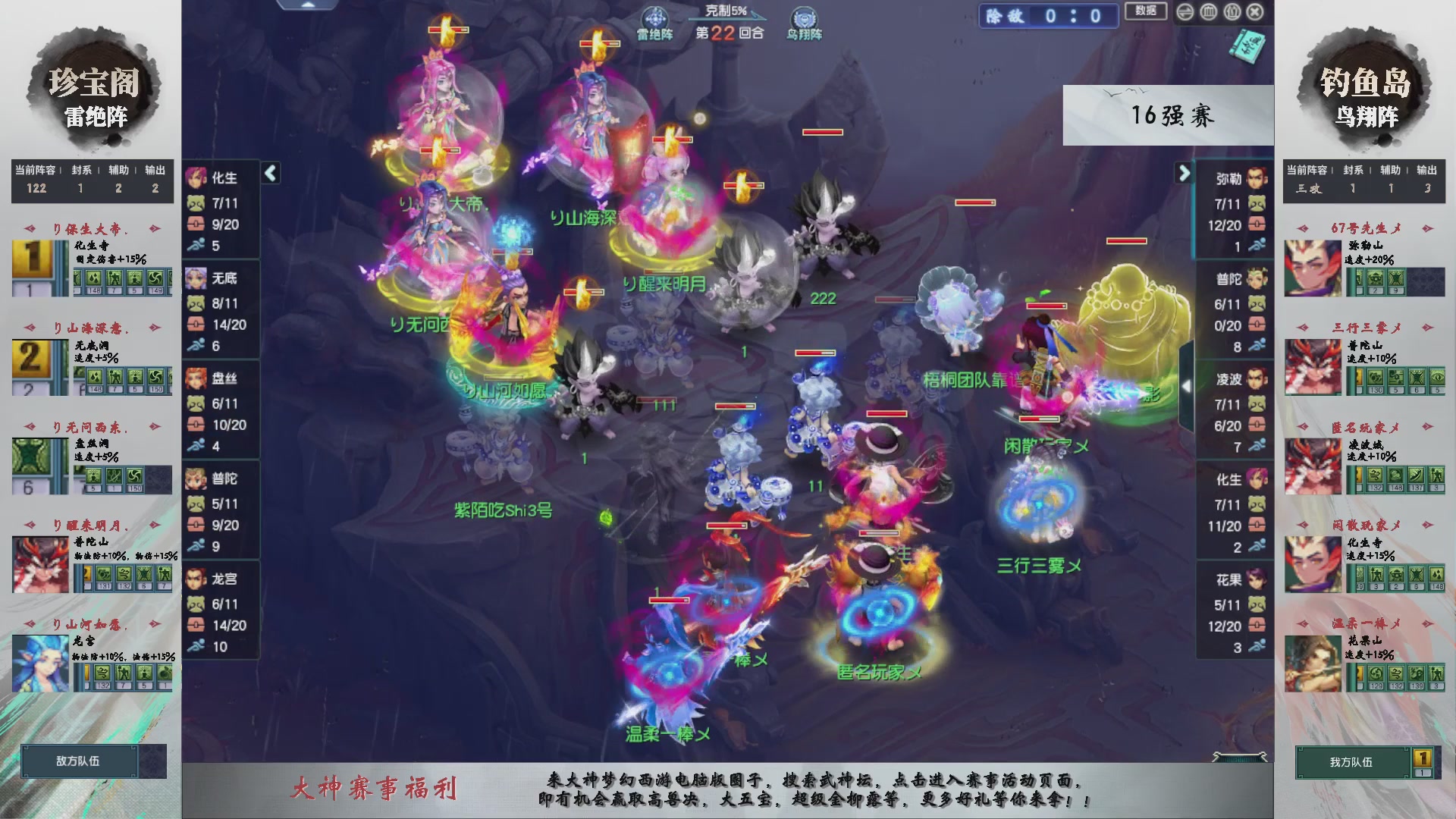Select the 花果 unit portrait in right roster

[1255, 580]
